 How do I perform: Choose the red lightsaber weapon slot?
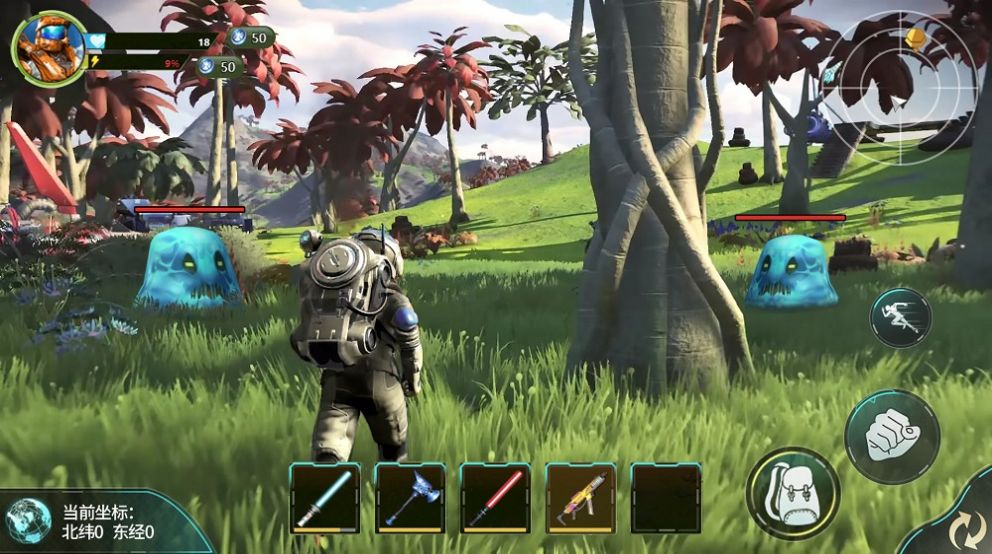[495, 497]
